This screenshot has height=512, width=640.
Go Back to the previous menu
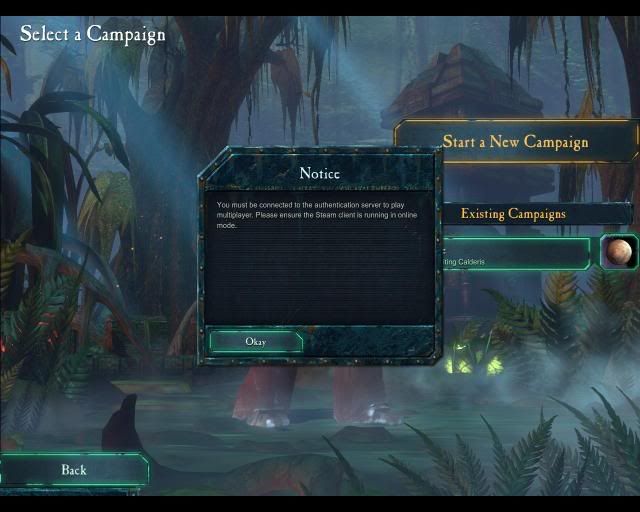[x=74, y=470]
